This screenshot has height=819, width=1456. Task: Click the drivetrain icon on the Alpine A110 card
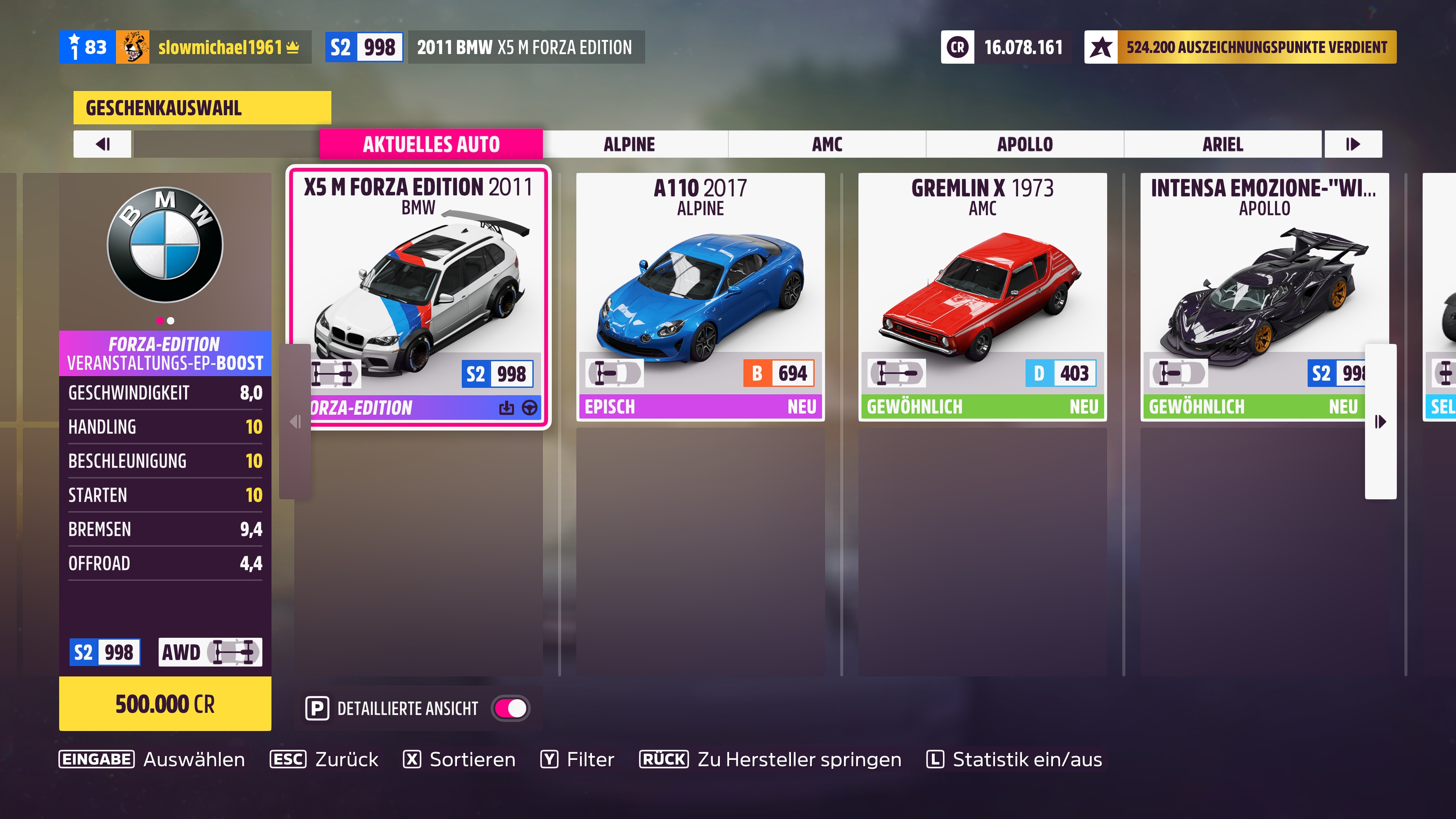click(614, 373)
